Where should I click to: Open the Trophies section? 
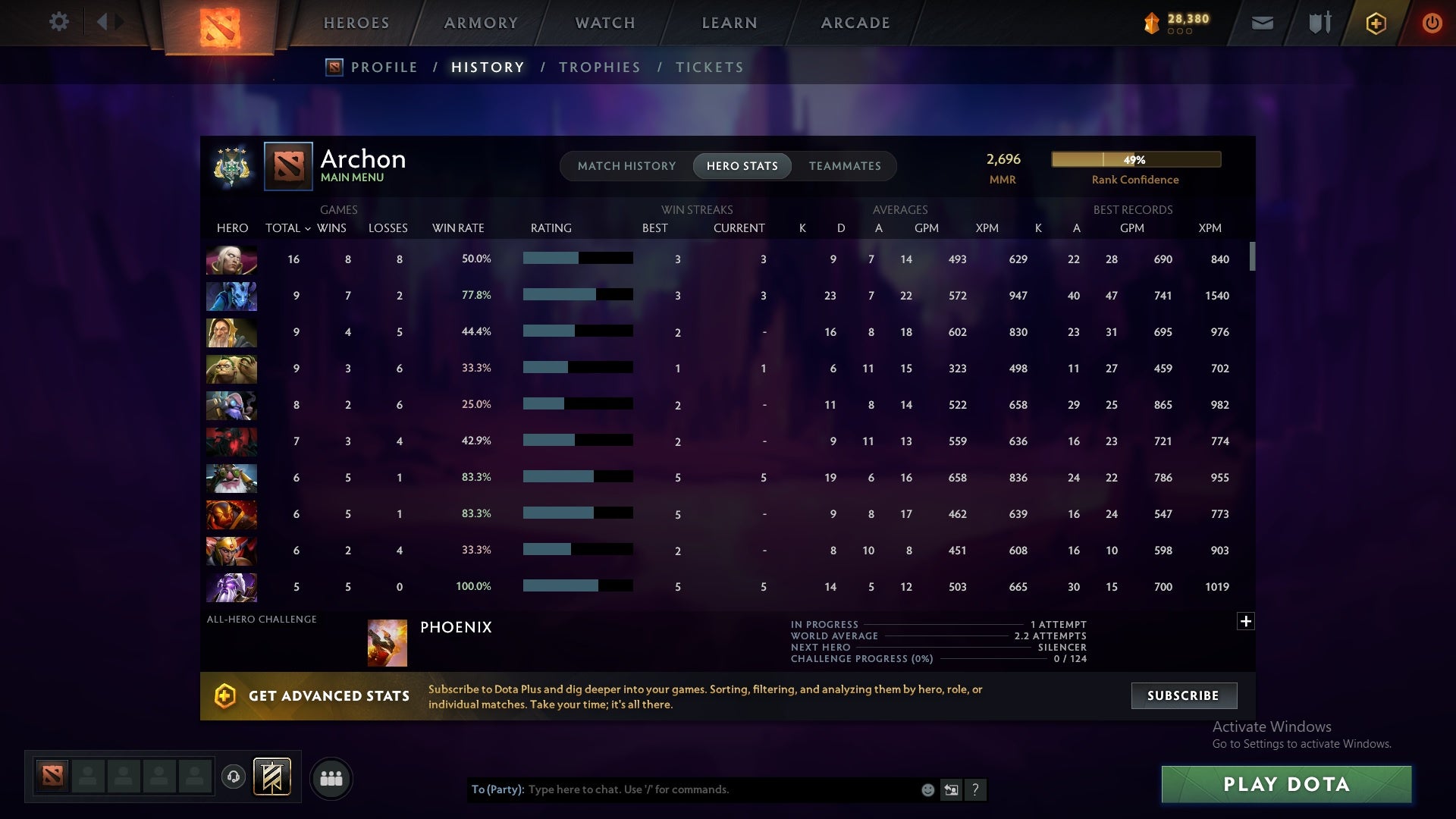[599, 67]
